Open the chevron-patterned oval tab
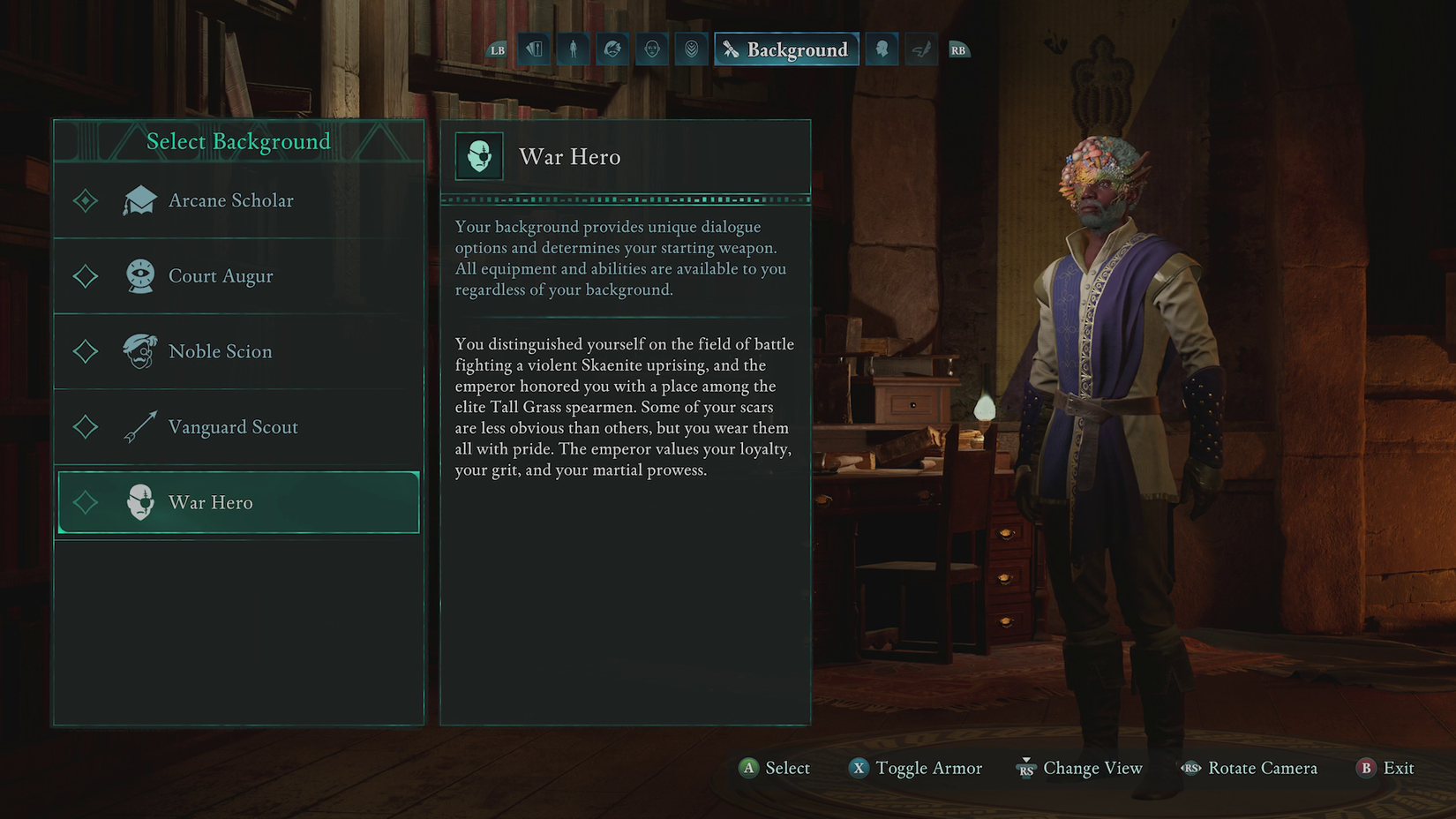 coord(692,49)
